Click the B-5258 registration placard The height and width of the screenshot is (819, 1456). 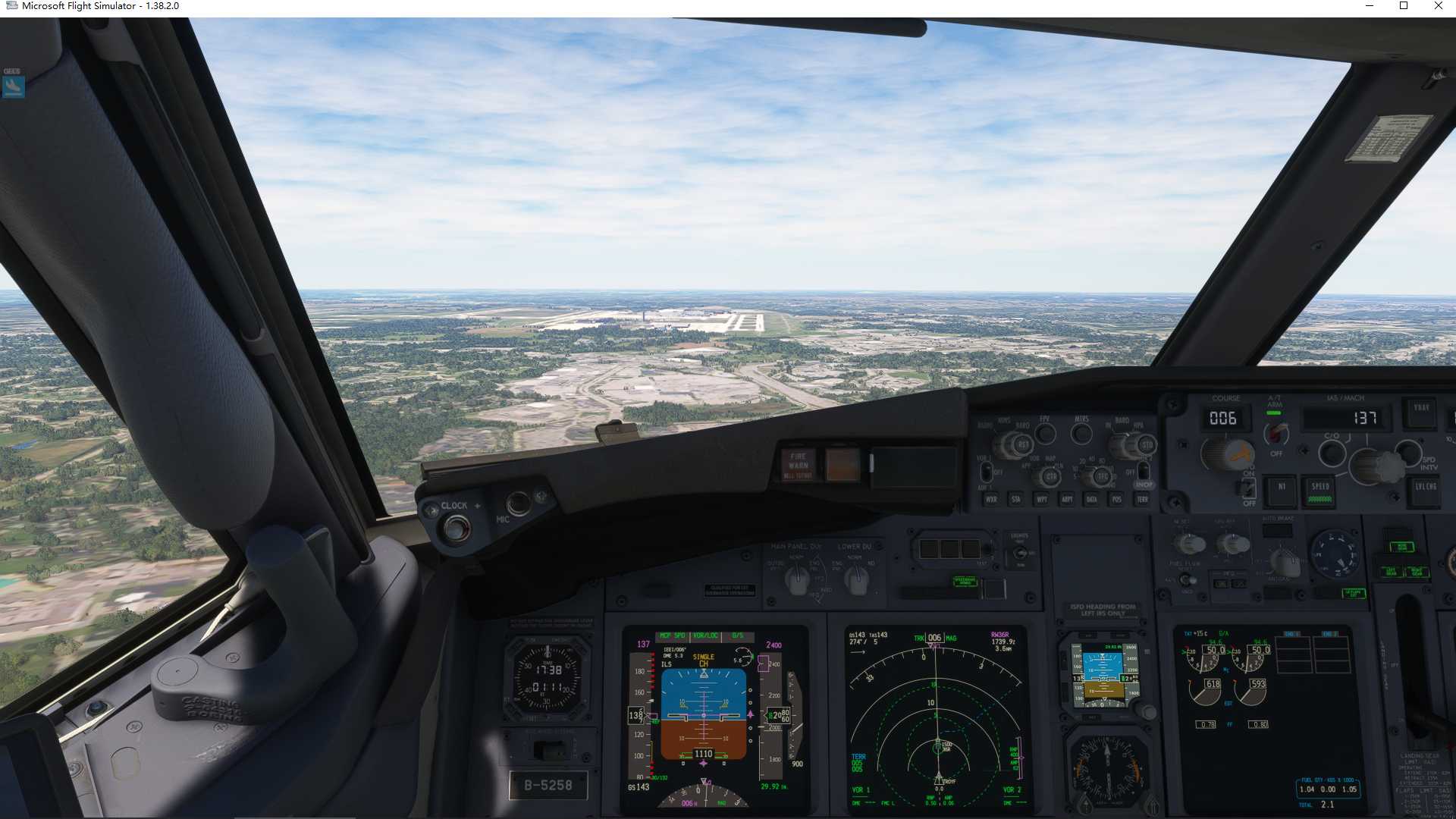[549, 786]
